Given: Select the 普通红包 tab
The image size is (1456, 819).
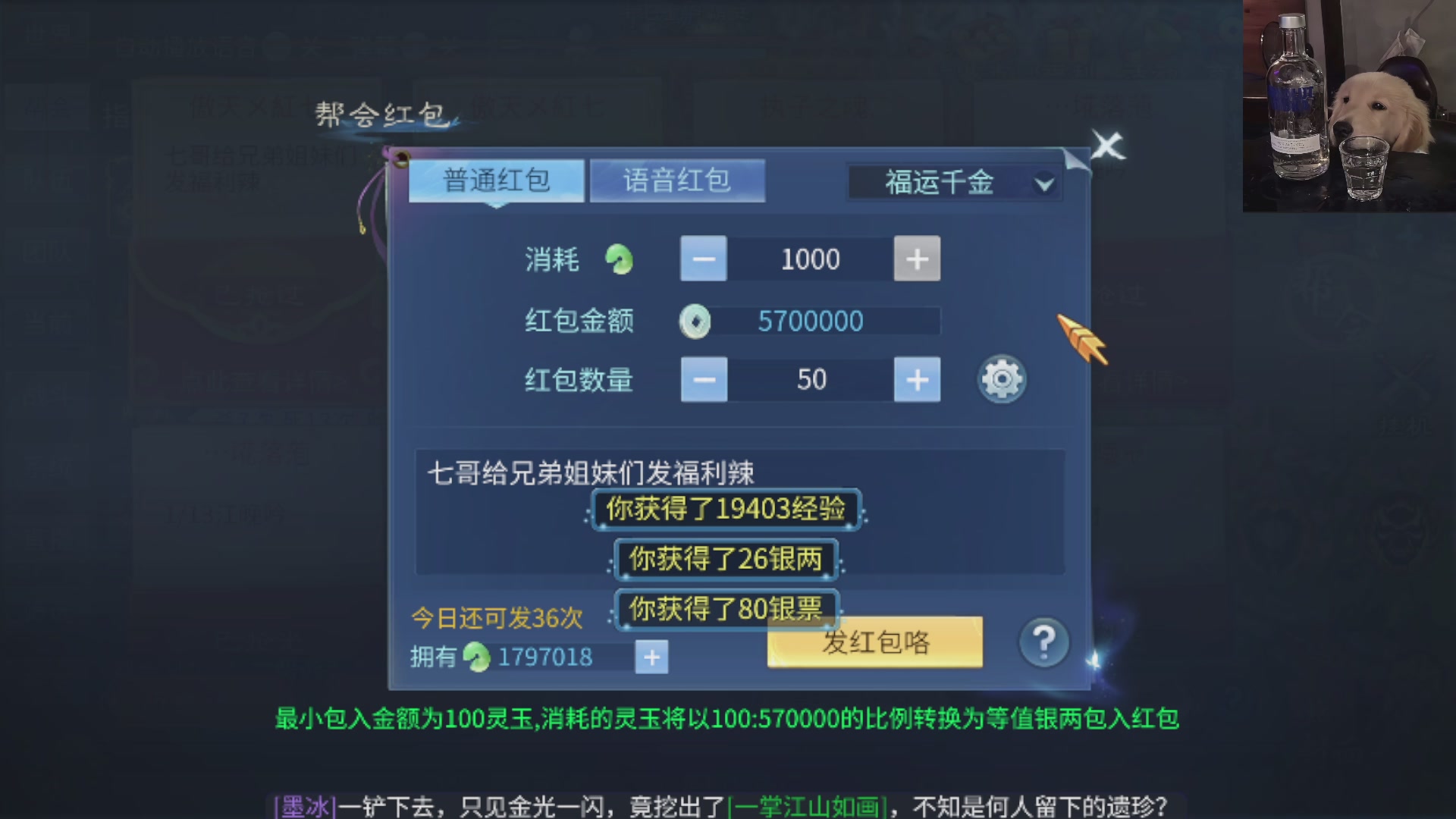Looking at the screenshot, I should point(496,181).
